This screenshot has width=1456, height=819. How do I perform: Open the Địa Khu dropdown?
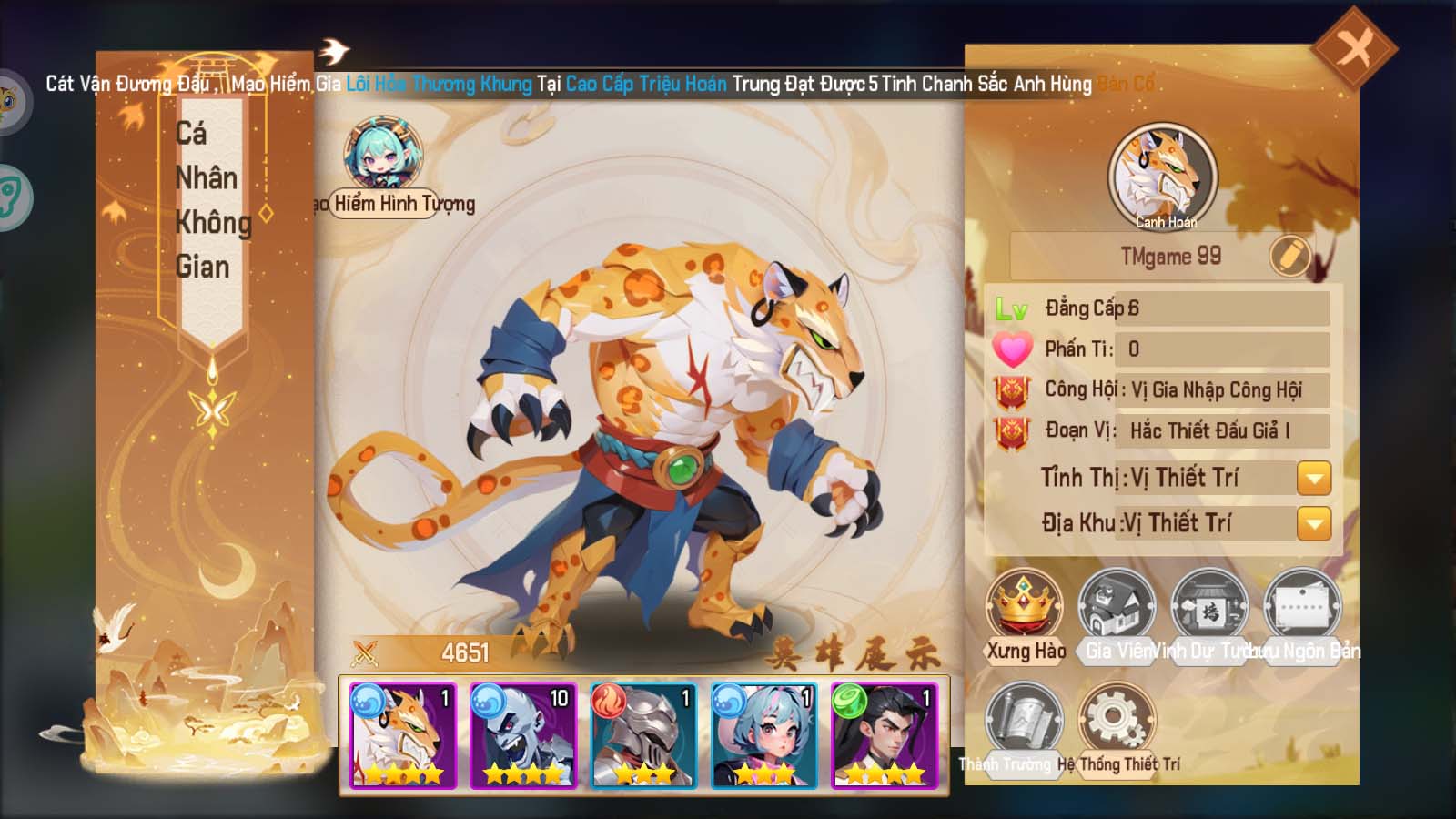coord(1313,523)
